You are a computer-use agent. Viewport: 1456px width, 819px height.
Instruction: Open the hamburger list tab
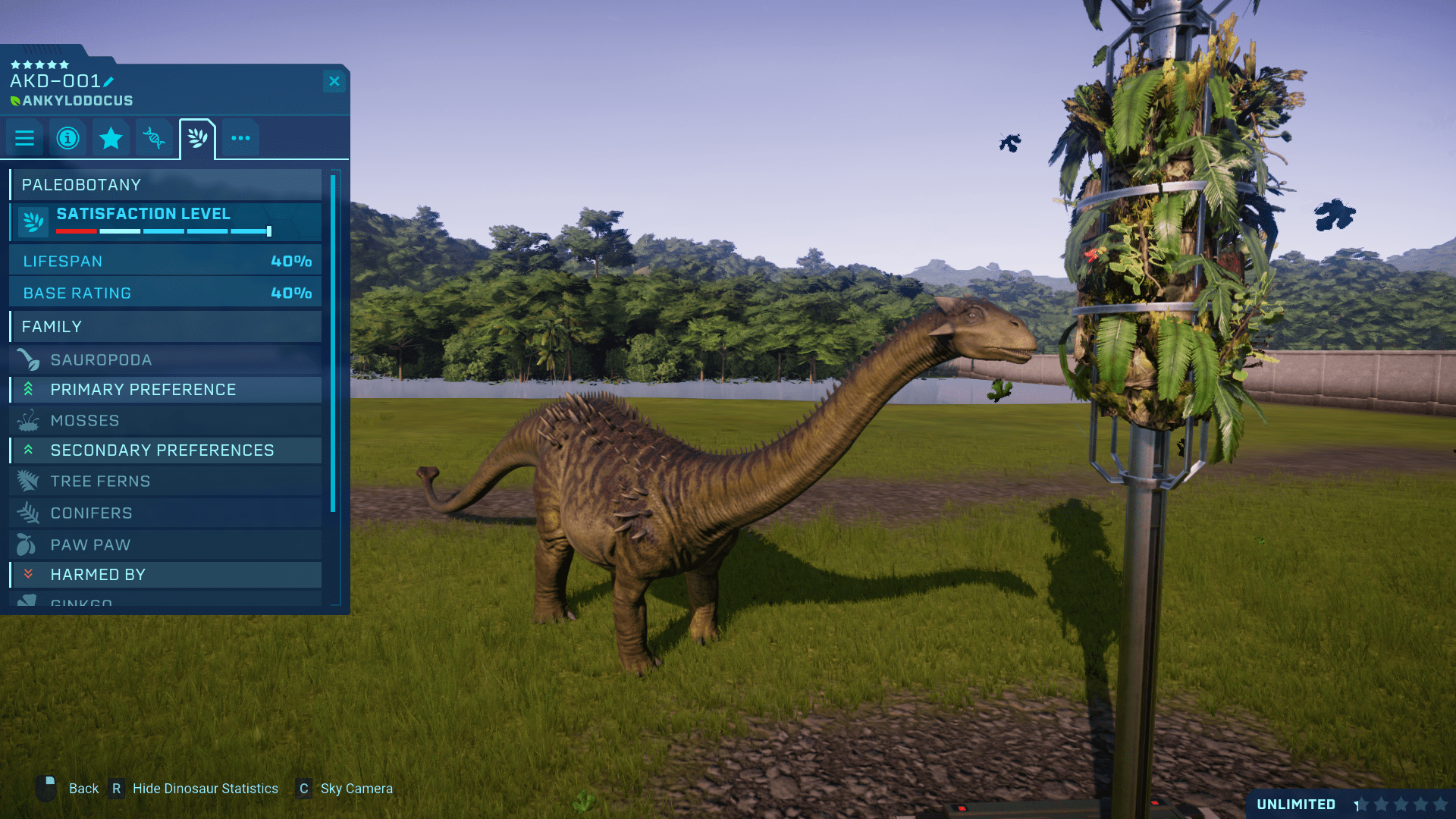click(24, 138)
